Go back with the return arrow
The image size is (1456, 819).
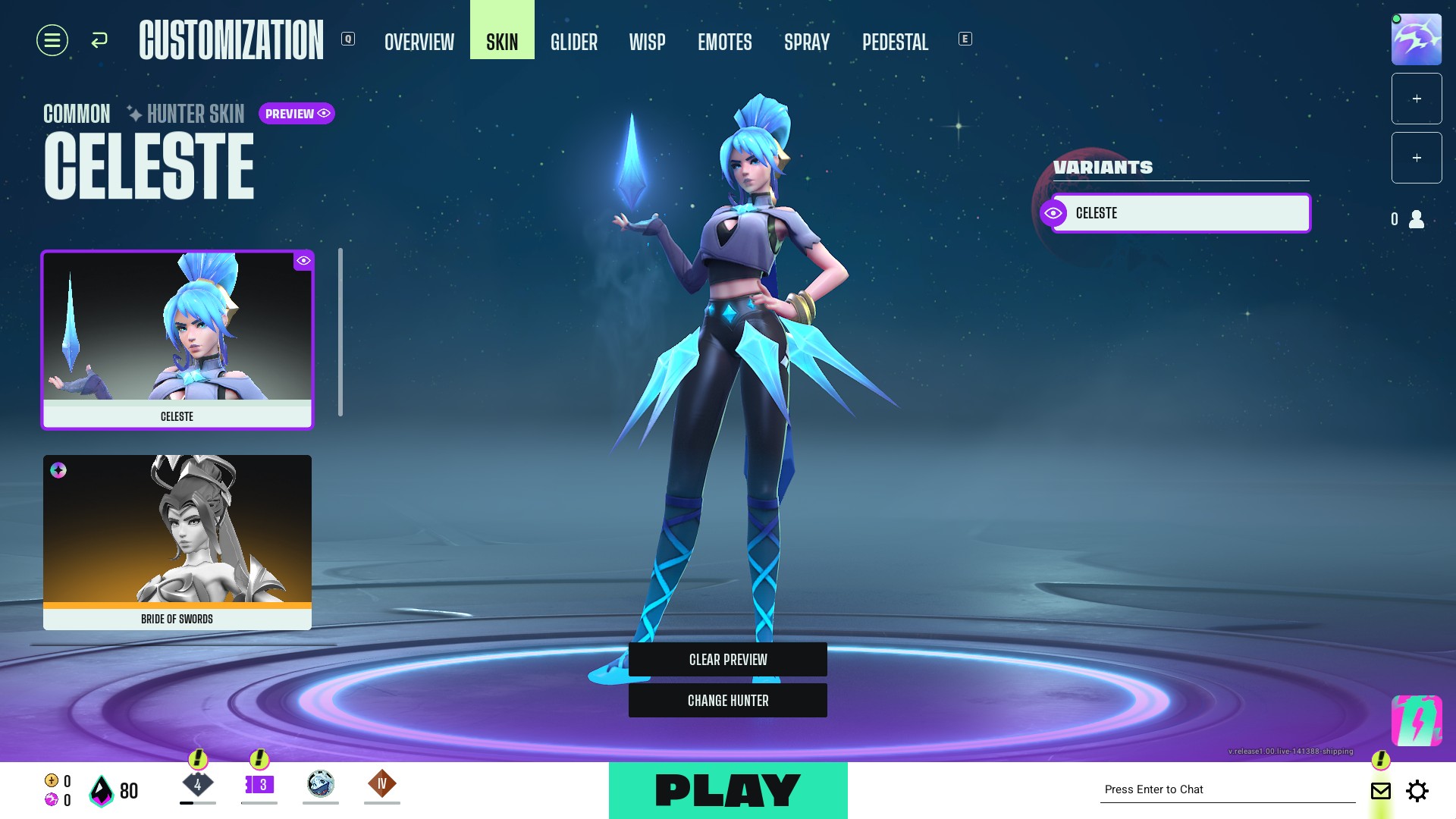coord(99,40)
